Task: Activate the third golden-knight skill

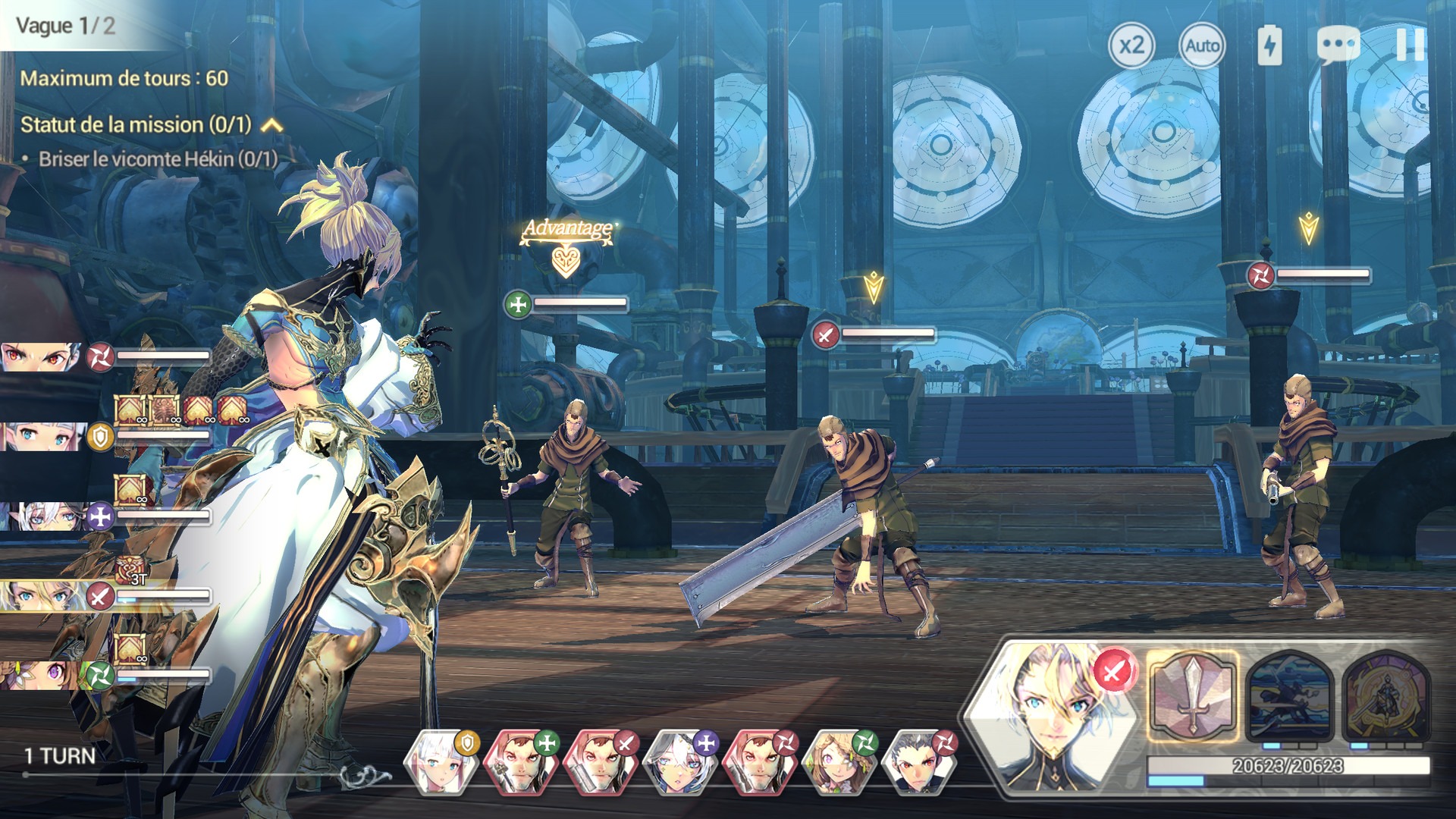Action: (1387, 696)
